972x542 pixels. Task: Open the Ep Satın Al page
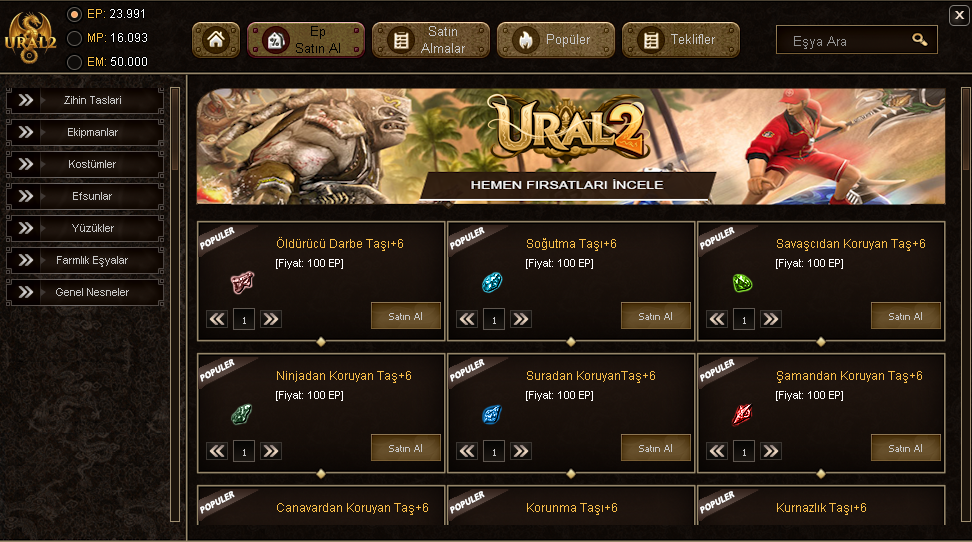(x=307, y=40)
